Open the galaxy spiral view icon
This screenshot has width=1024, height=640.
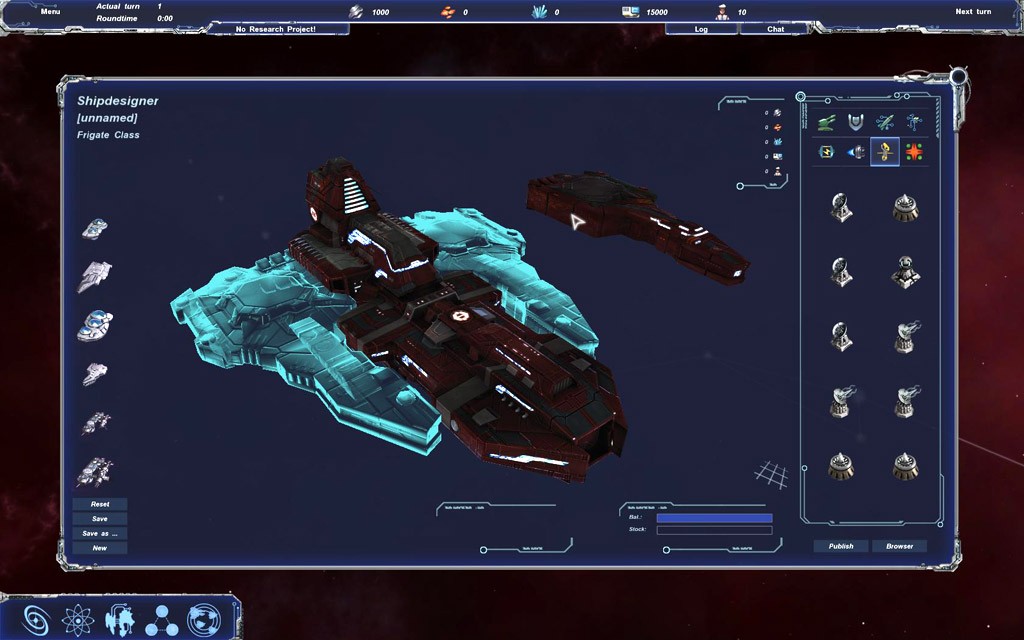pos(37,619)
